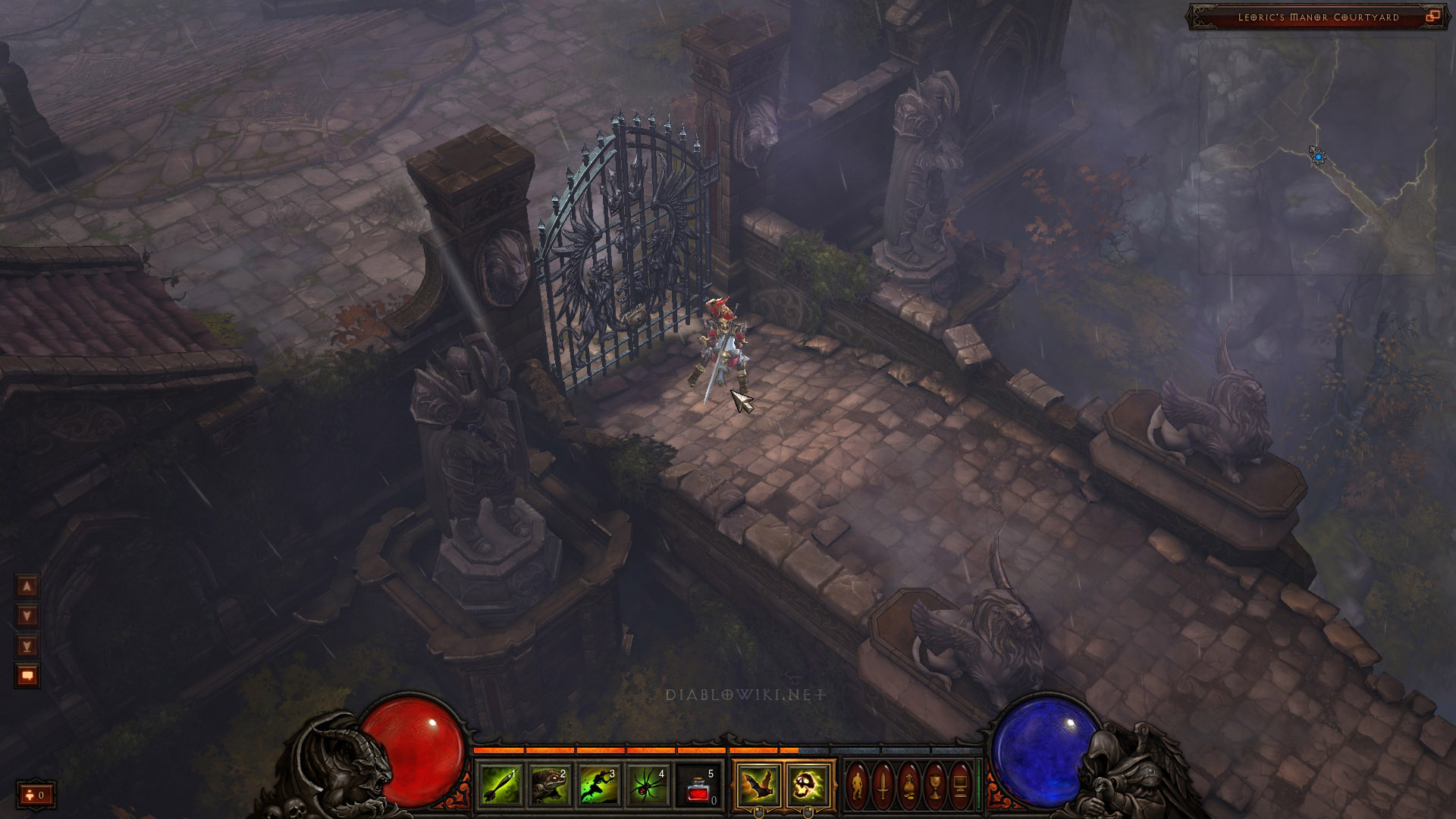Viewport: 1456px width, 819px height.
Task: Open the game menu computer button
Action: [x=960, y=786]
